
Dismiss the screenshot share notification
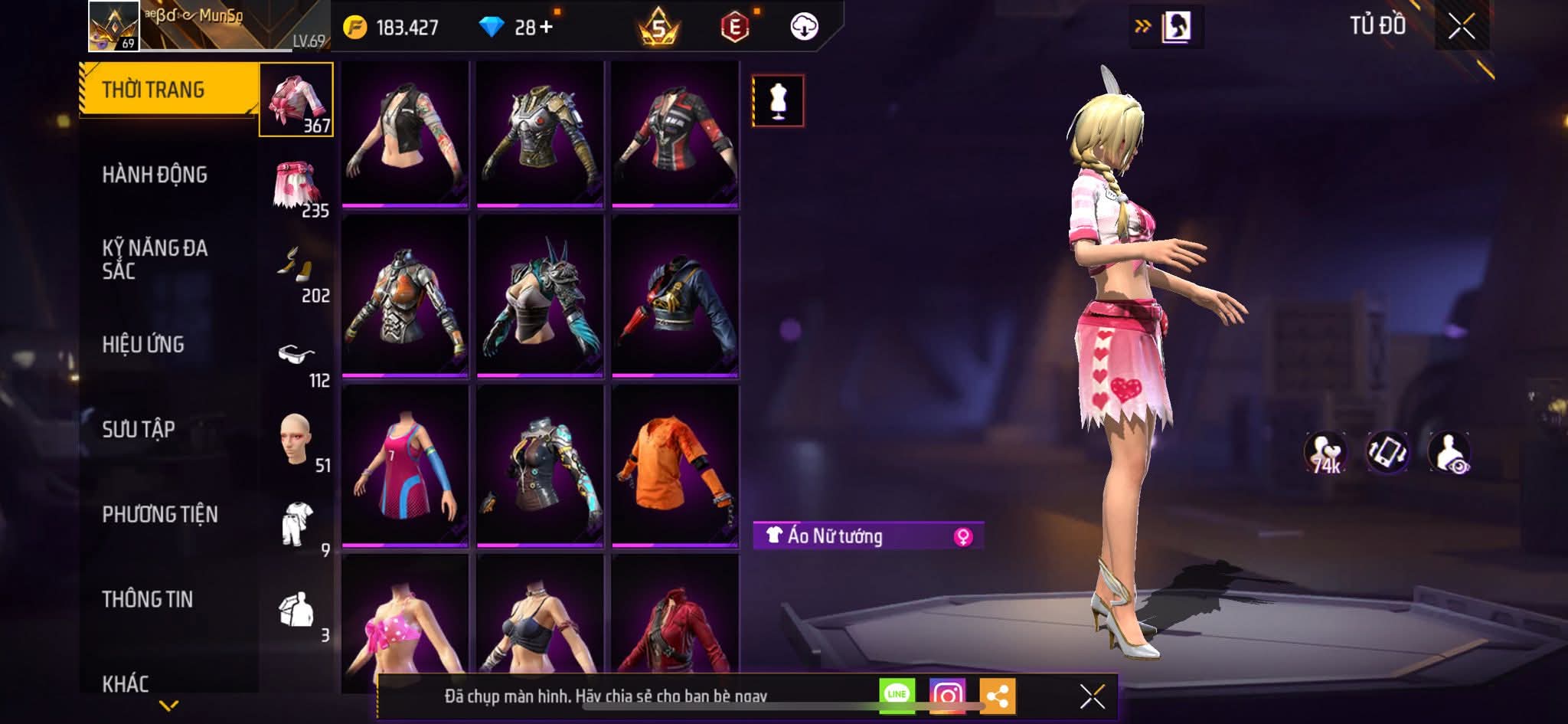click(1092, 696)
